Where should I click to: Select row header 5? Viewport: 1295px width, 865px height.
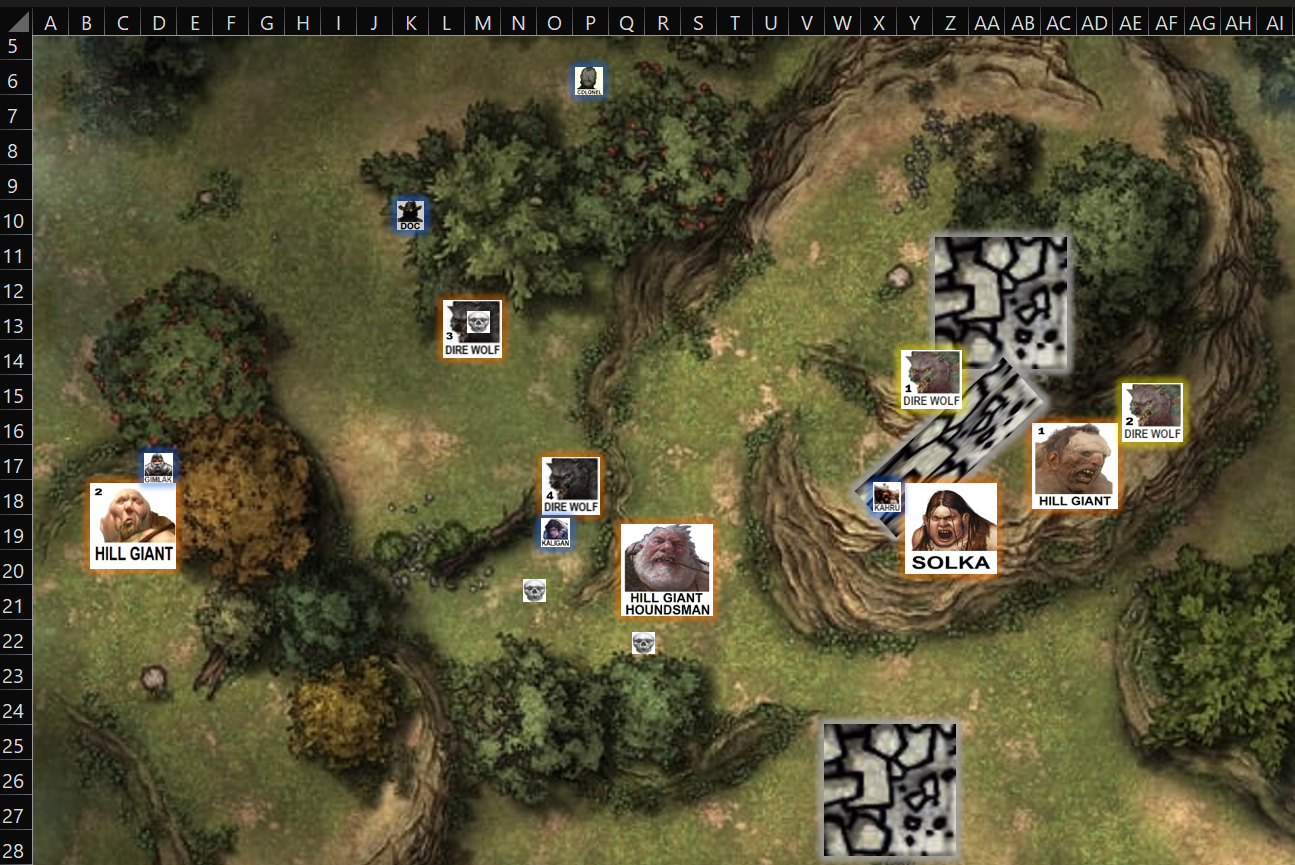coord(14,46)
